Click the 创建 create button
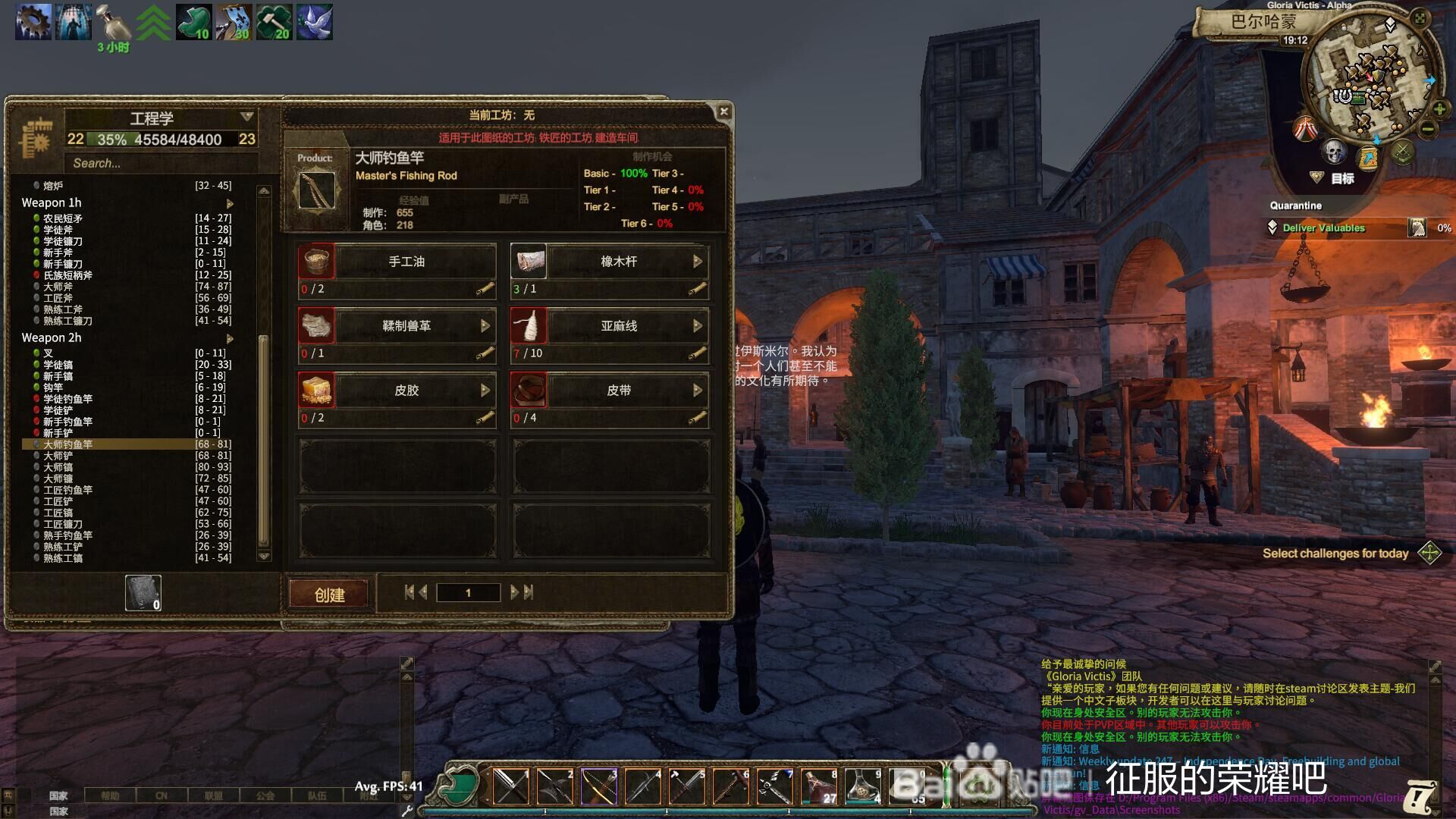This screenshot has width=1456, height=819. [x=329, y=595]
